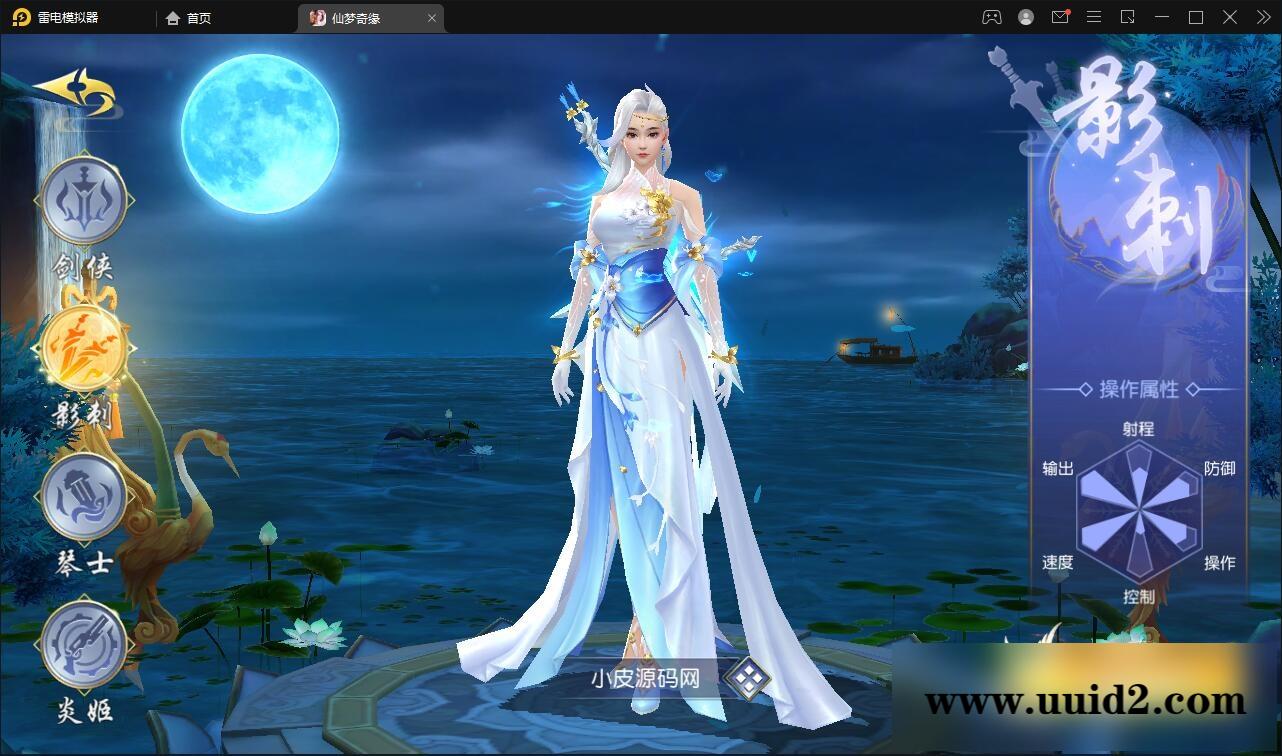Expand the hamburger menu
The image size is (1282, 756).
click(1093, 17)
